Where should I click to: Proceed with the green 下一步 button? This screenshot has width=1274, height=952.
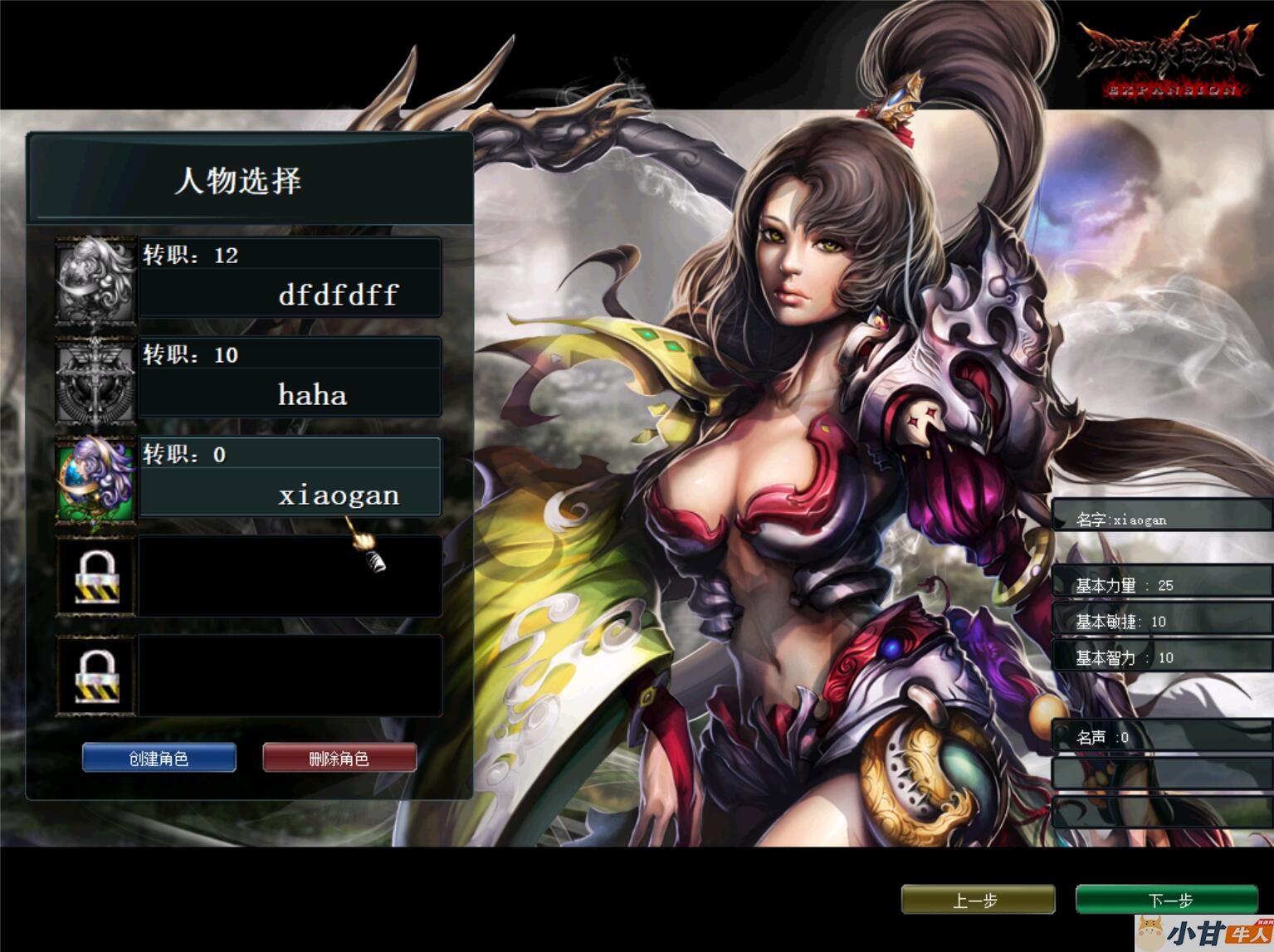coord(1168,900)
